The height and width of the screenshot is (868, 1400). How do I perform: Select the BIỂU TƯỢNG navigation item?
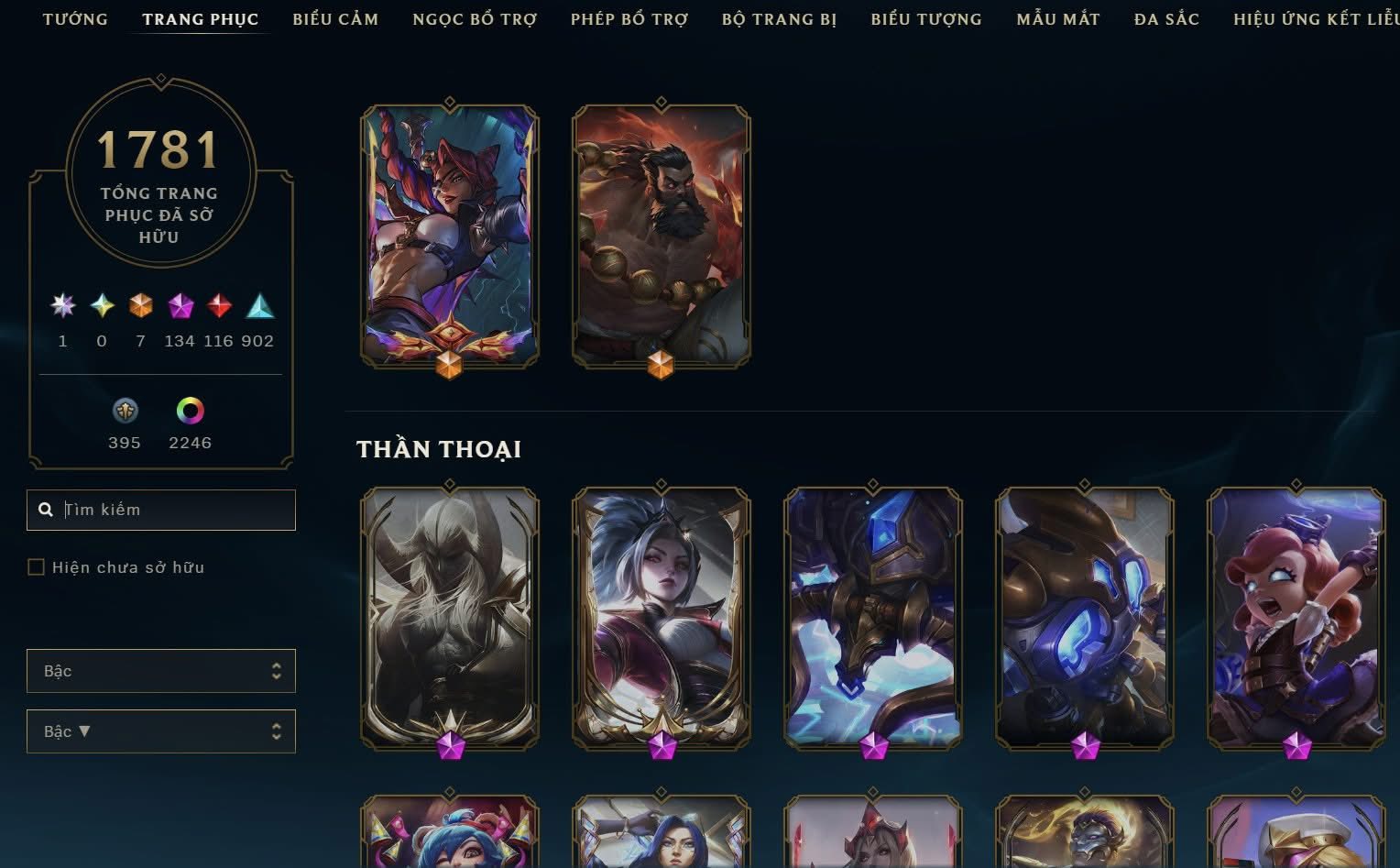click(x=925, y=18)
